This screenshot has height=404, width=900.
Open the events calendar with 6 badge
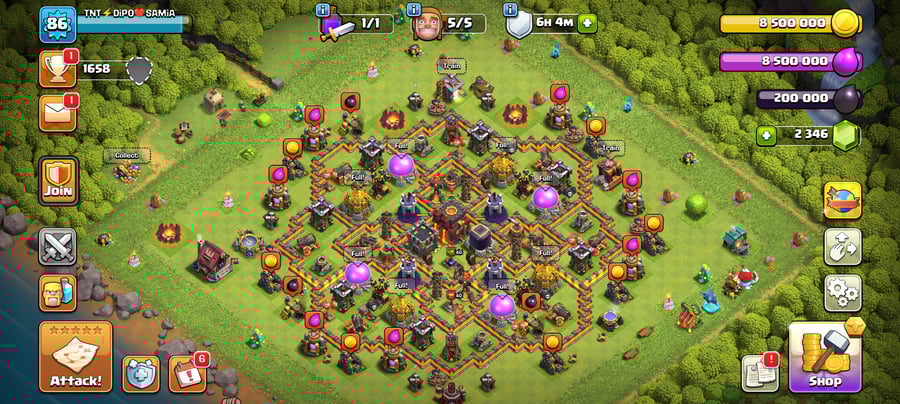pyautogui.click(x=187, y=373)
